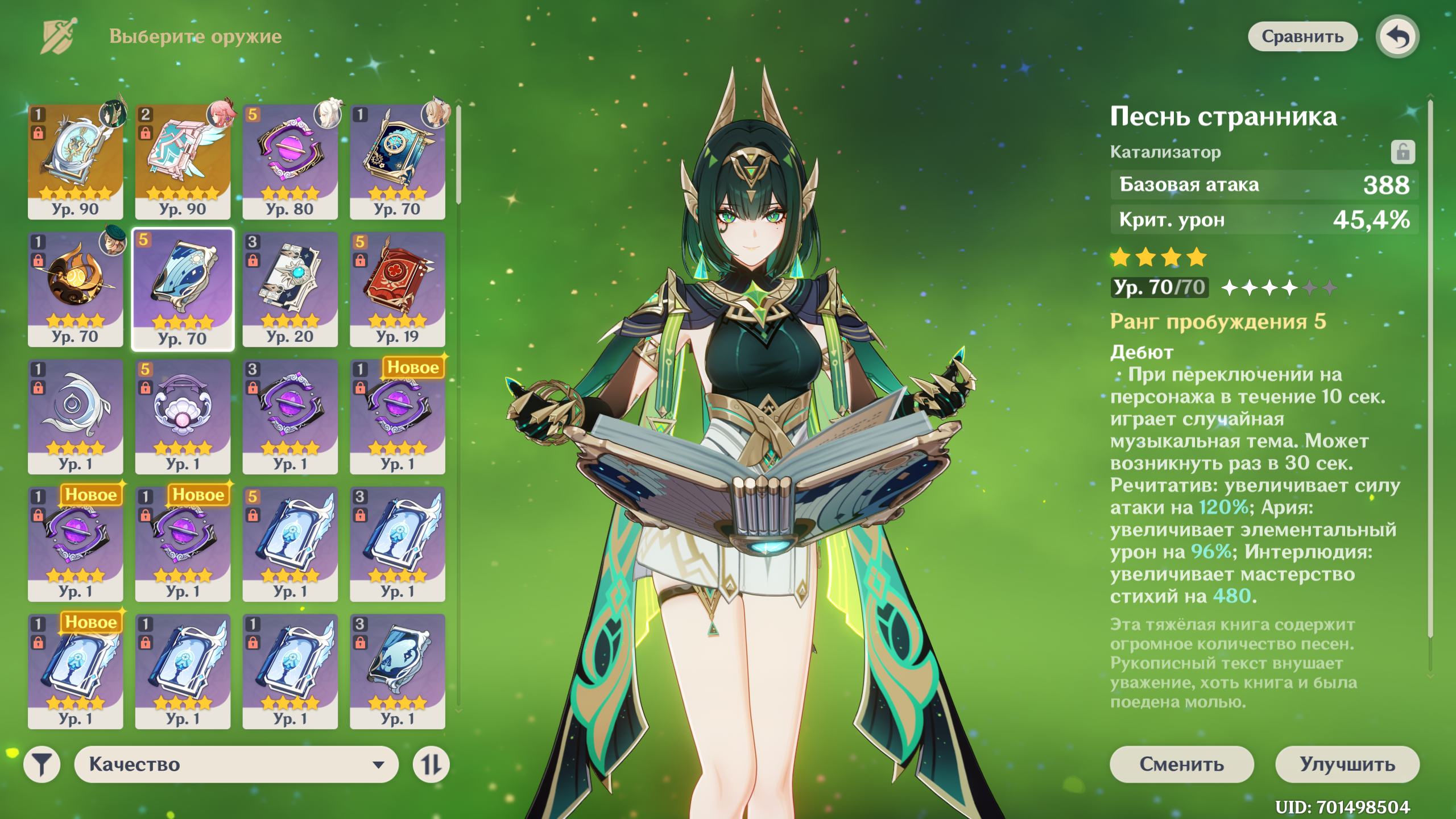This screenshot has width=1456, height=819.
Task: Select the dark blue compass book level 70
Action: click(397, 161)
